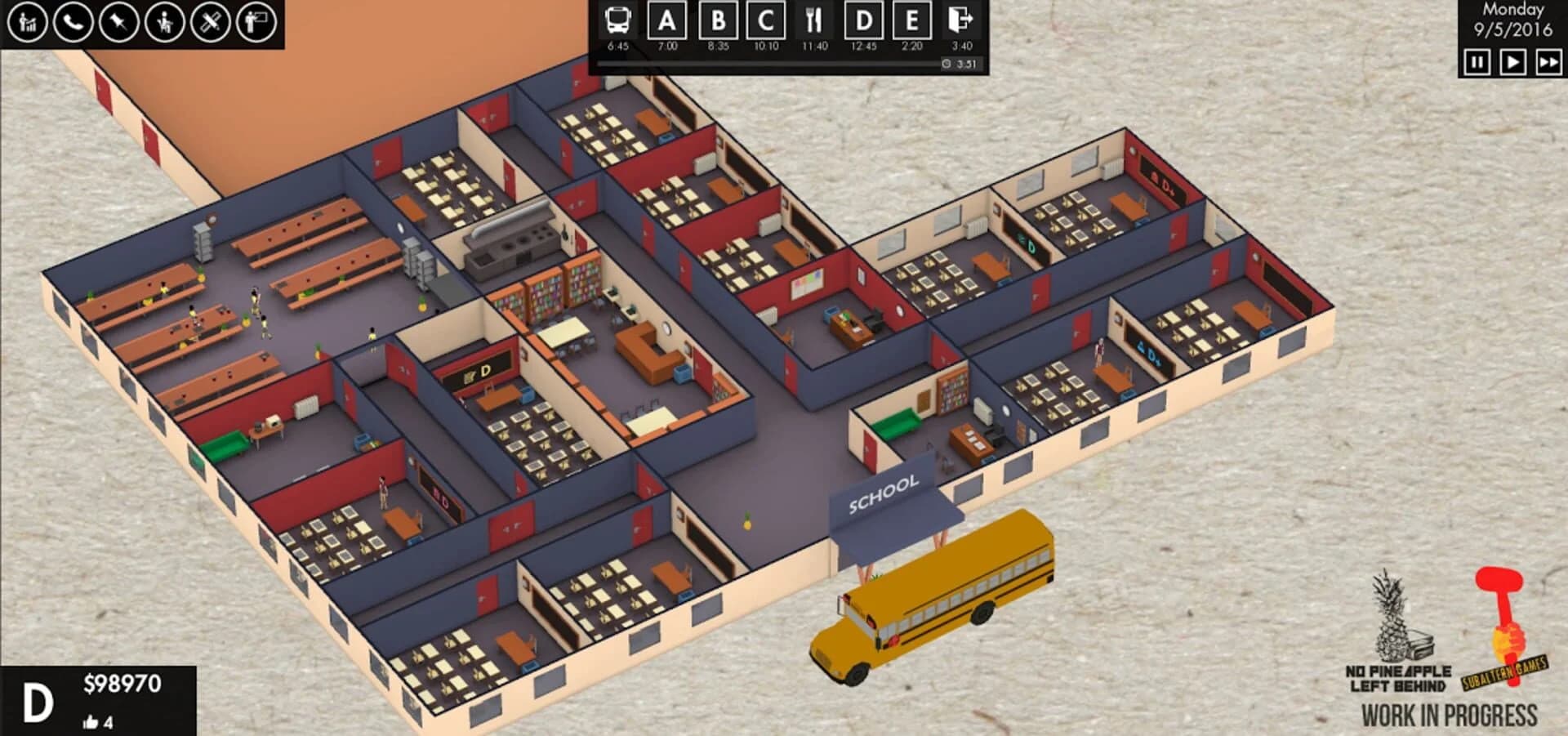1568x736 pixels.
Task: Select the lunch fork-and-knife icon
Action: pos(813,21)
